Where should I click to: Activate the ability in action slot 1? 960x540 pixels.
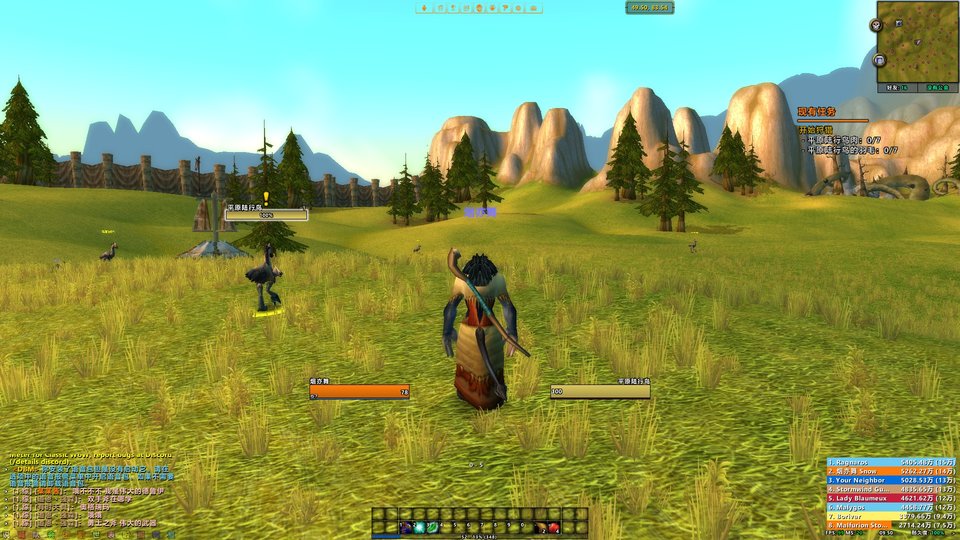406,527
